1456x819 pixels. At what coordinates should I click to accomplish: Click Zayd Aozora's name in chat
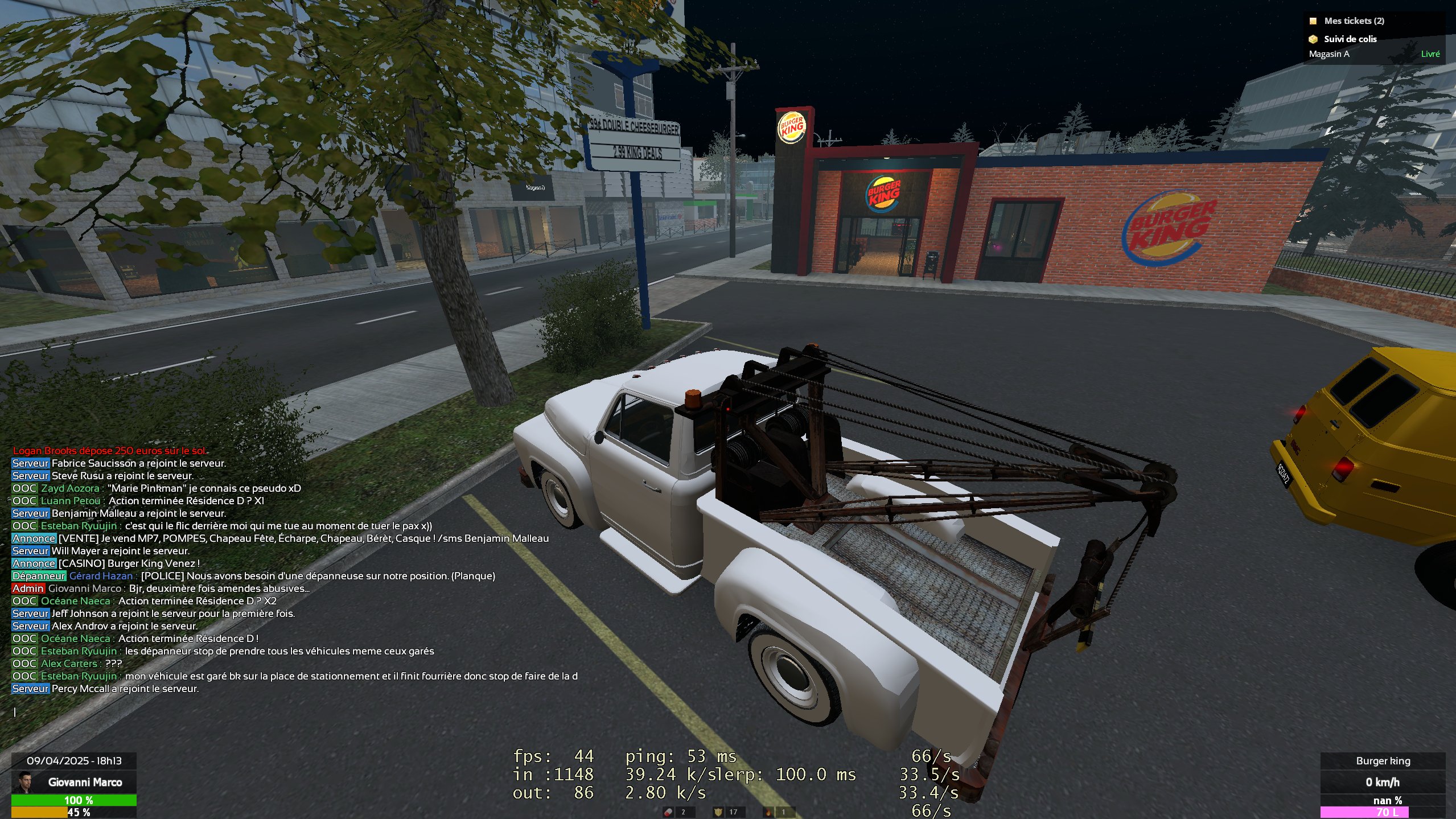70,488
